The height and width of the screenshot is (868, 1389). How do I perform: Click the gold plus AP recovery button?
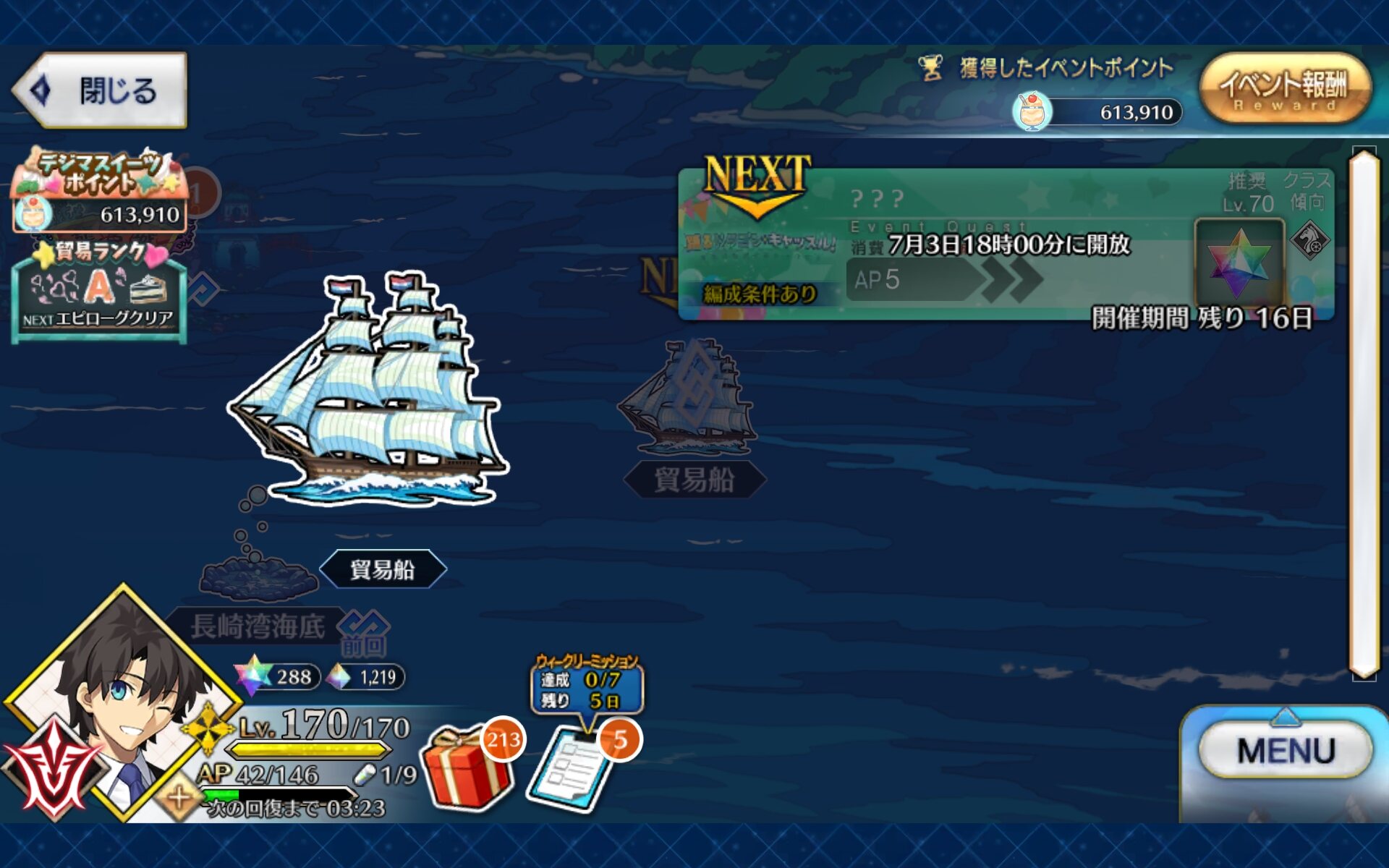point(178,799)
